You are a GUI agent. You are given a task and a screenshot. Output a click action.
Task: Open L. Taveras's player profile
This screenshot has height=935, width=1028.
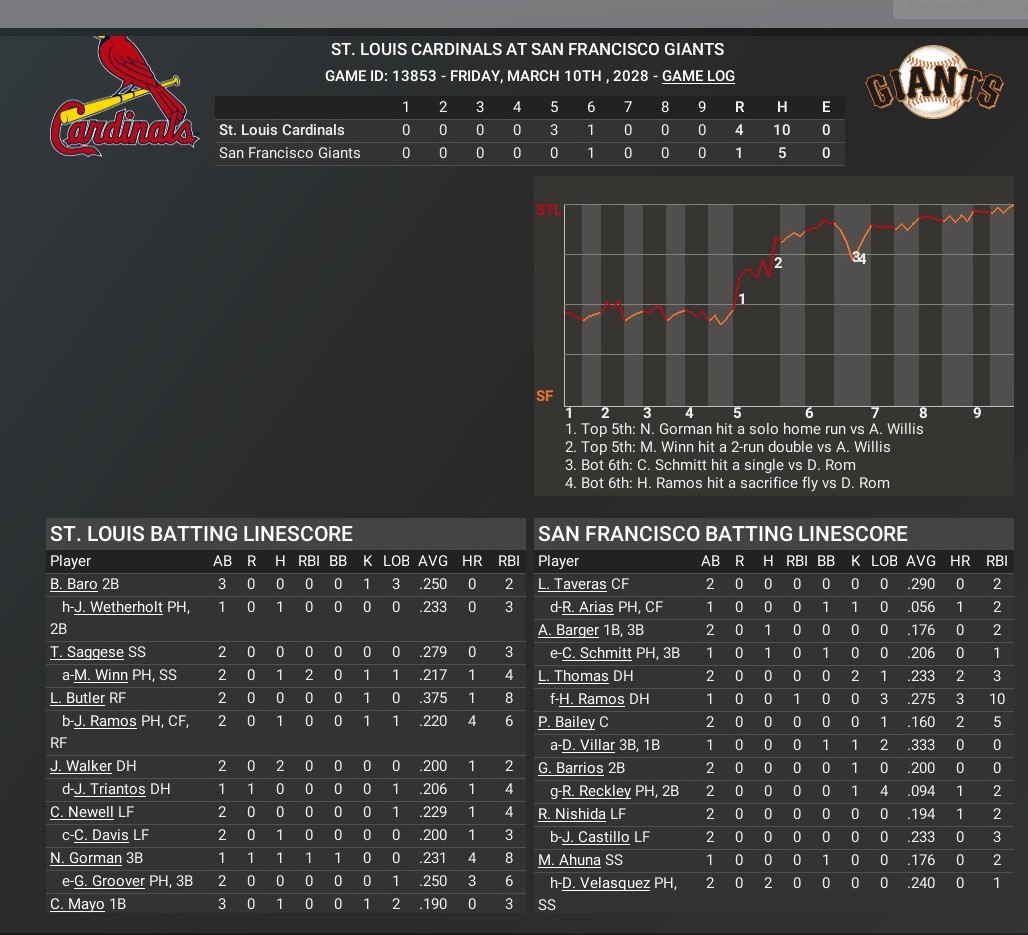pos(572,584)
